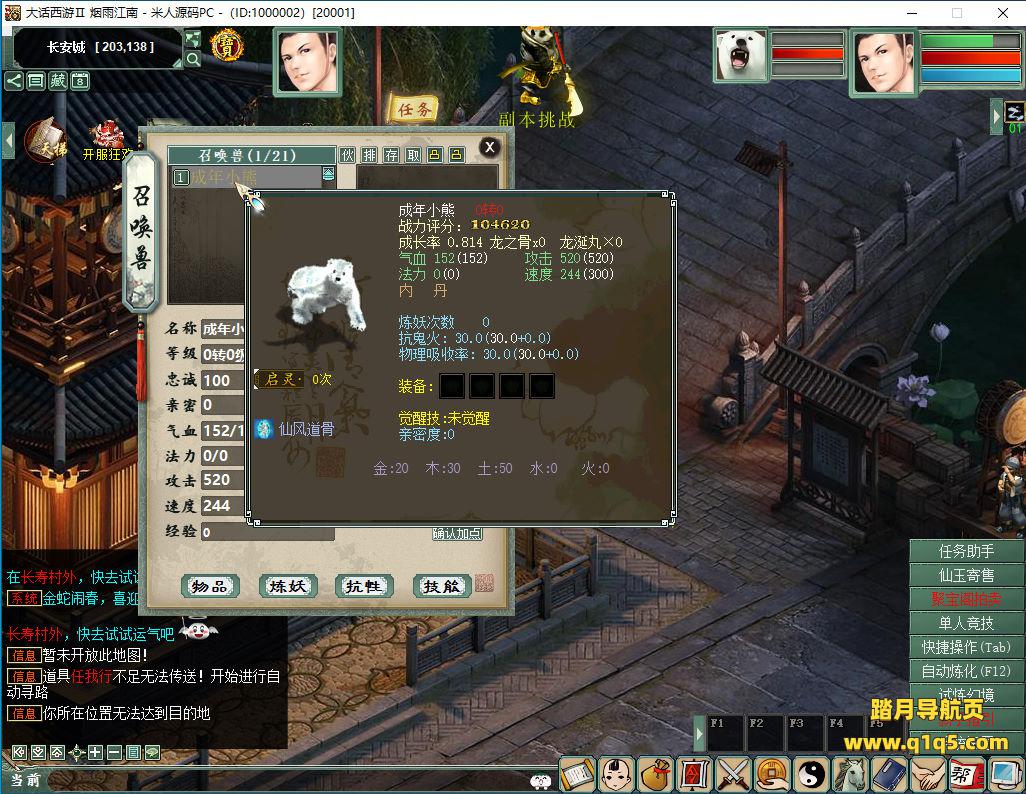Open 聚宝阁拍卖 auction entry

pos(966,599)
